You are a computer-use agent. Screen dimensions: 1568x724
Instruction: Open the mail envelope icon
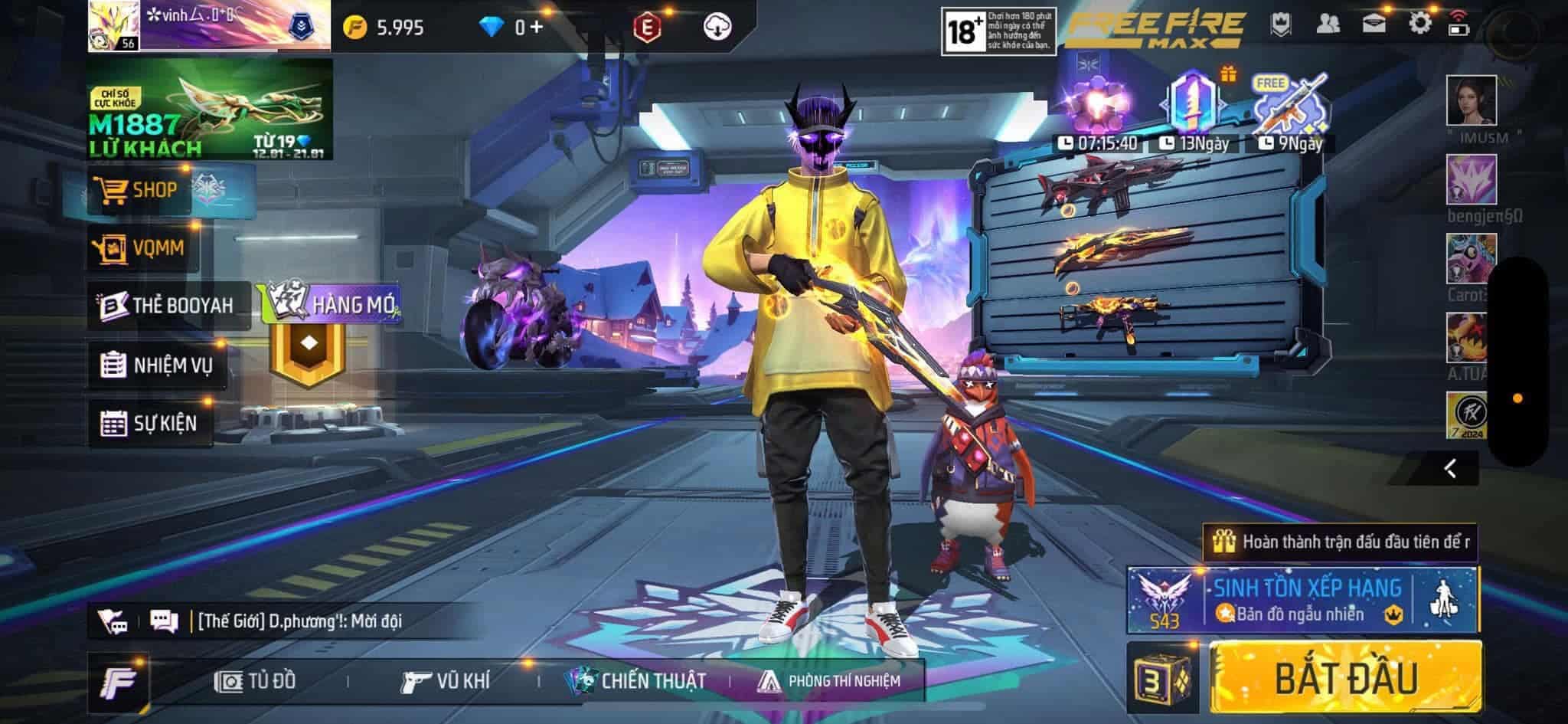1374,24
